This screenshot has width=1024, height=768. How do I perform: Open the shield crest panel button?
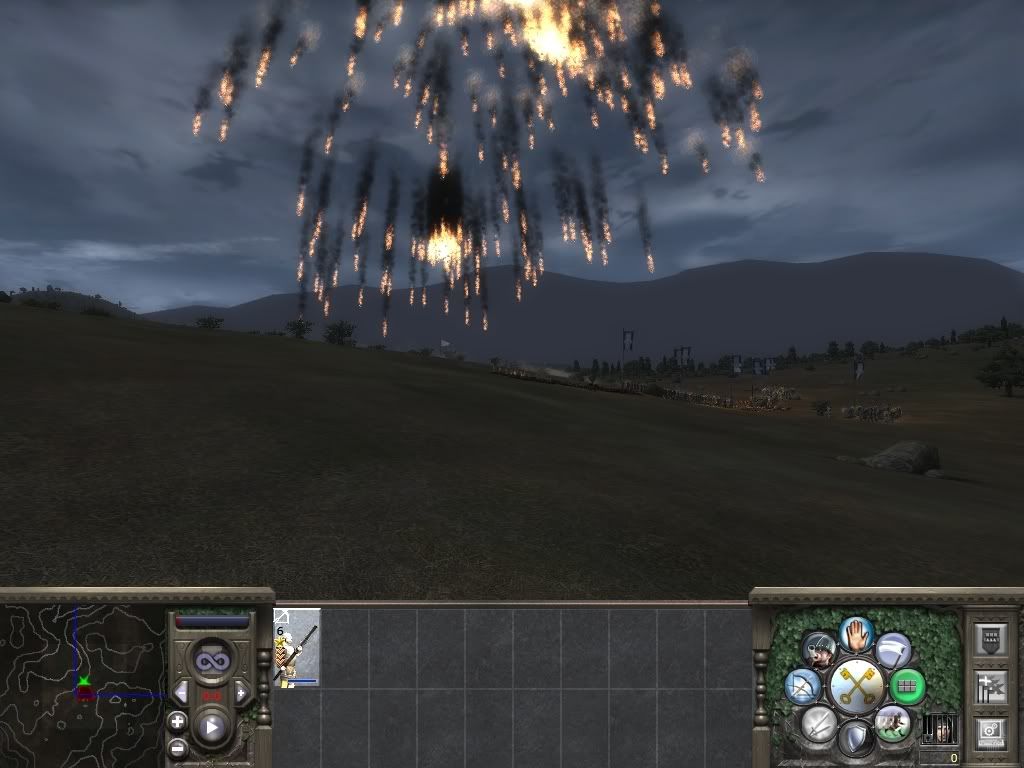(990, 640)
